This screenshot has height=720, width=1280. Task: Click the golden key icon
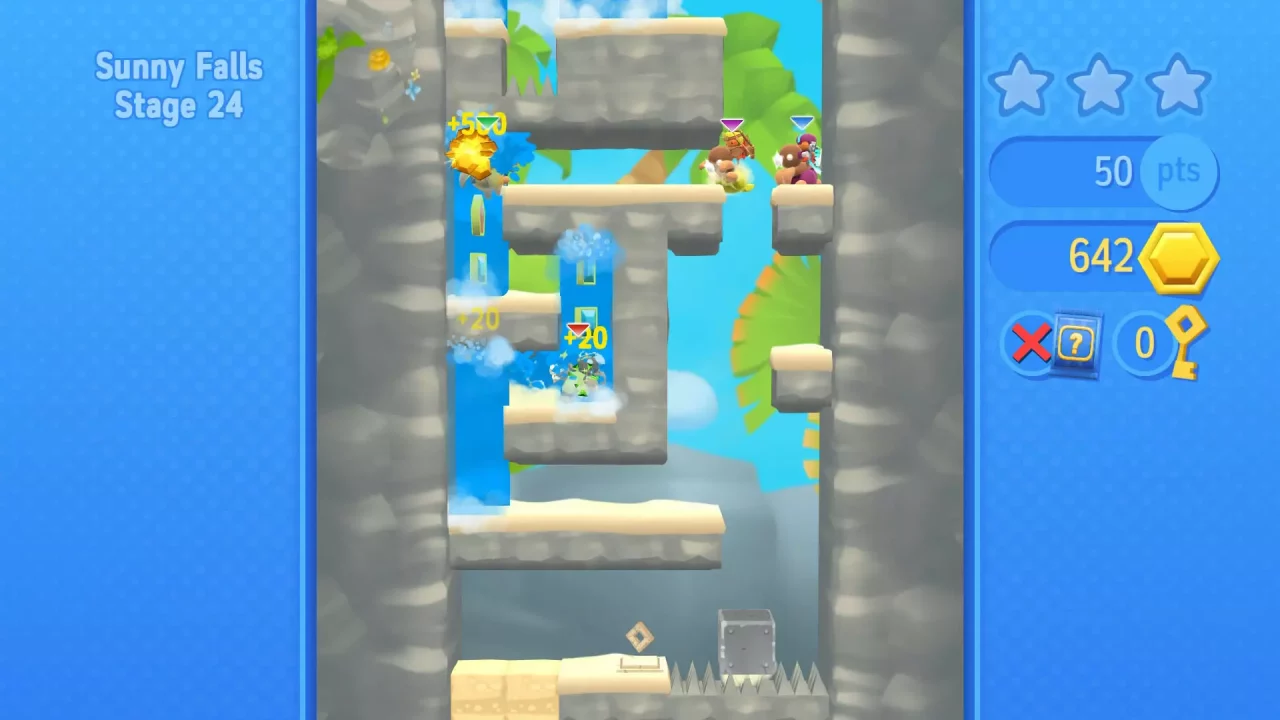[1188, 344]
